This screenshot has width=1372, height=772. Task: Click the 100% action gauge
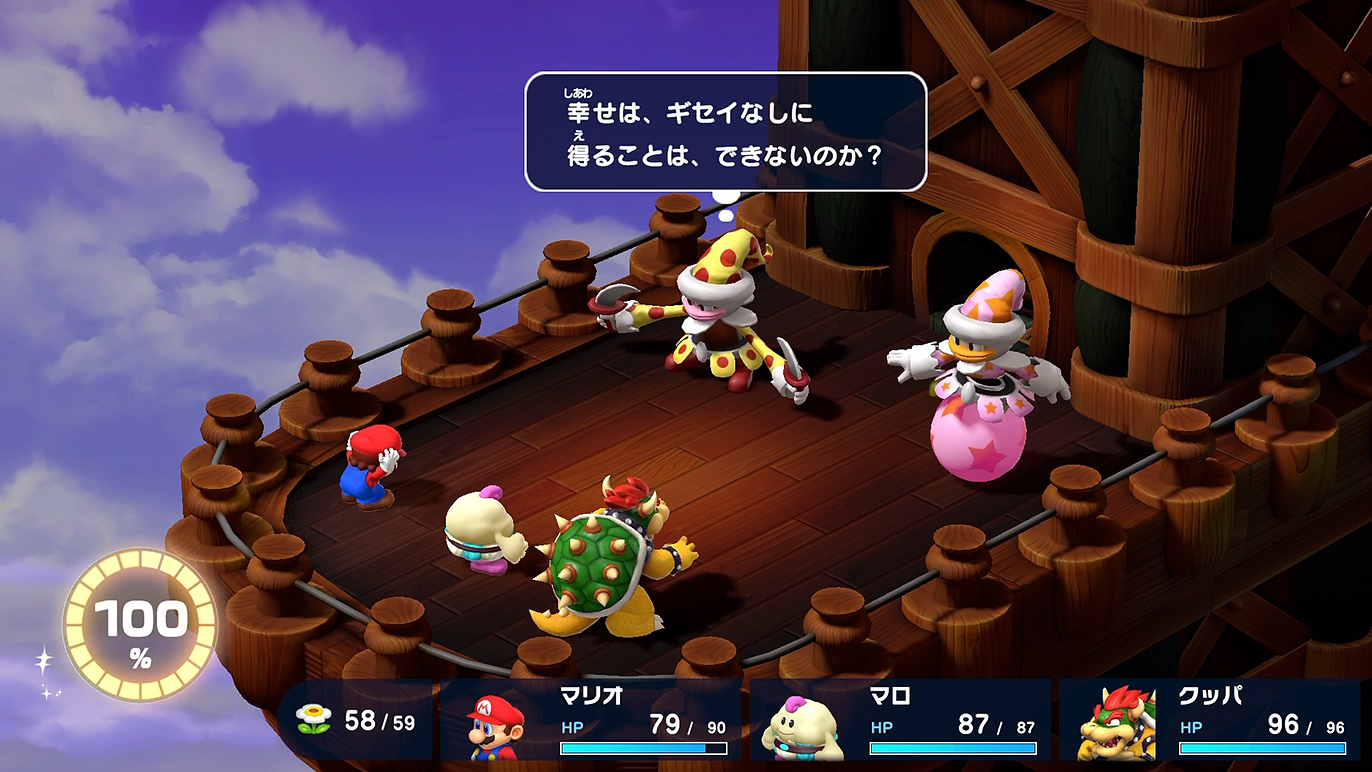tap(140, 625)
